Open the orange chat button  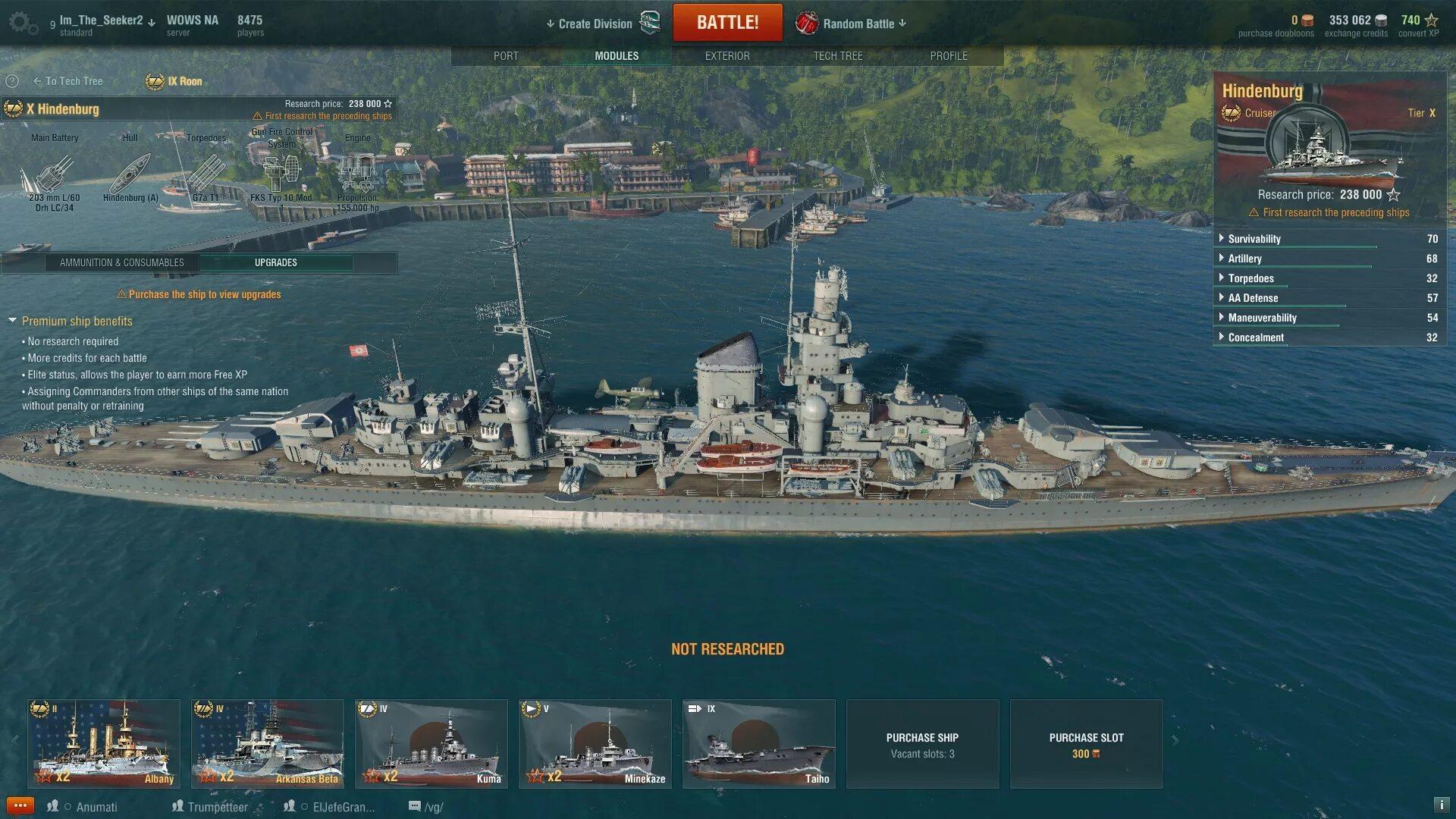coord(20,805)
